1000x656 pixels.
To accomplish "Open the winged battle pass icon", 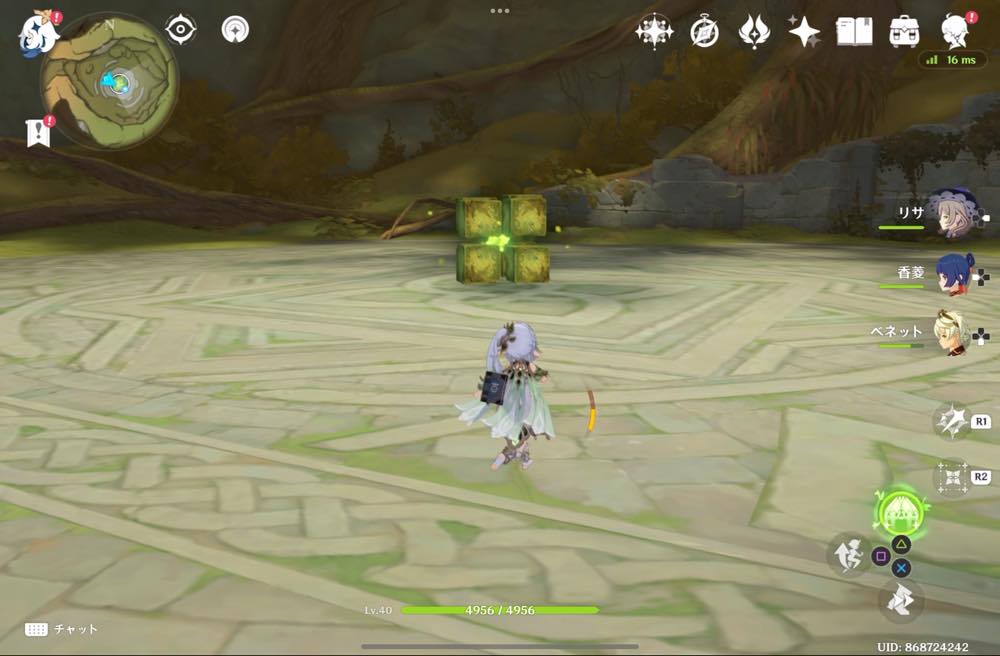I will tap(754, 32).
